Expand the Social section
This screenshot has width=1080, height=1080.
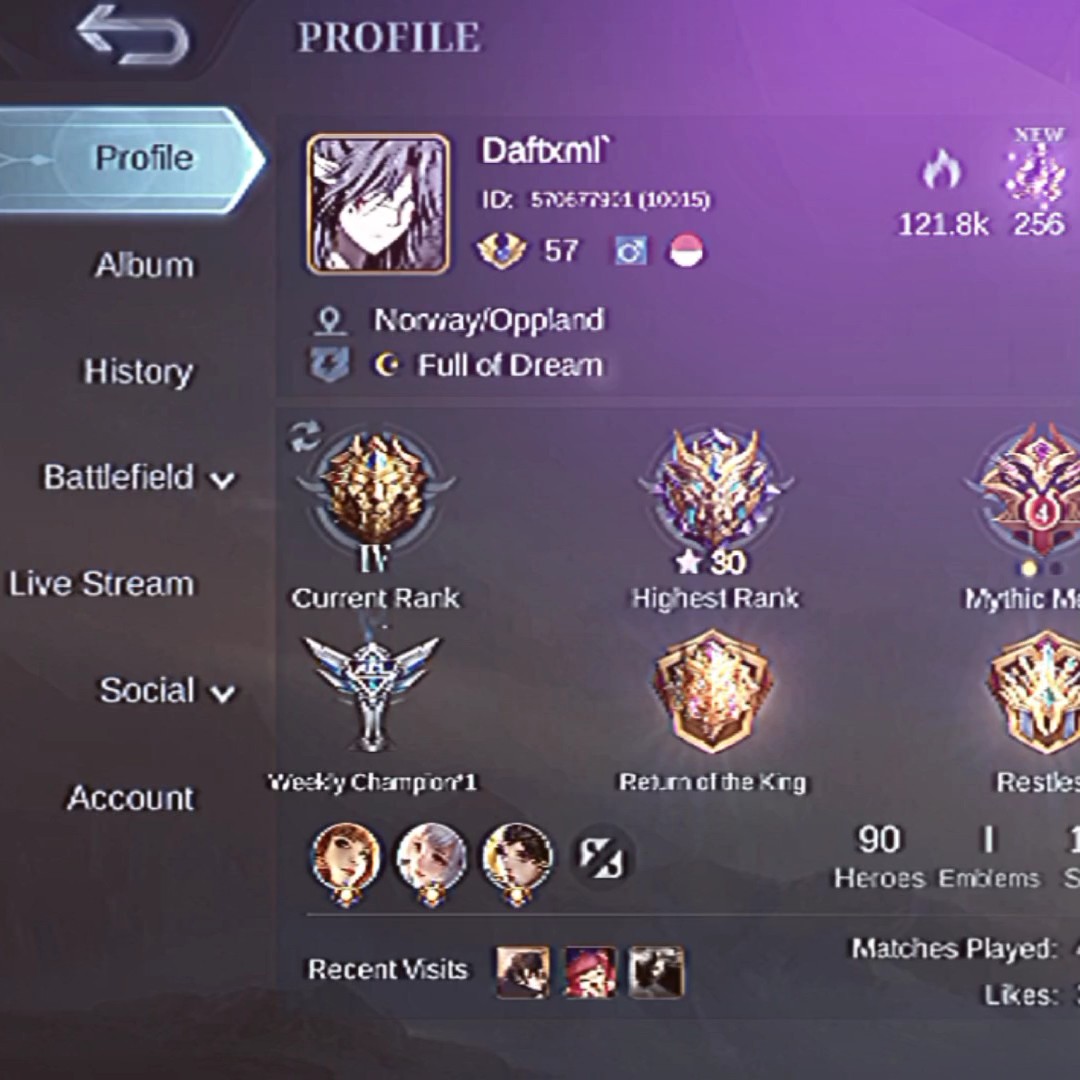(166, 691)
